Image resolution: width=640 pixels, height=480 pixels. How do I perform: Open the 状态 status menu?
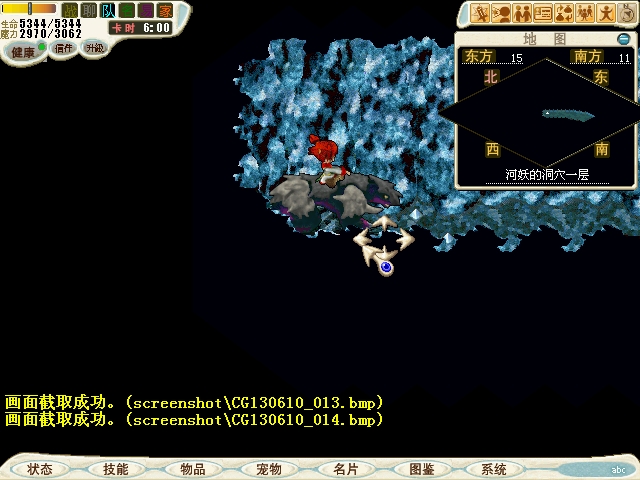point(40,468)
